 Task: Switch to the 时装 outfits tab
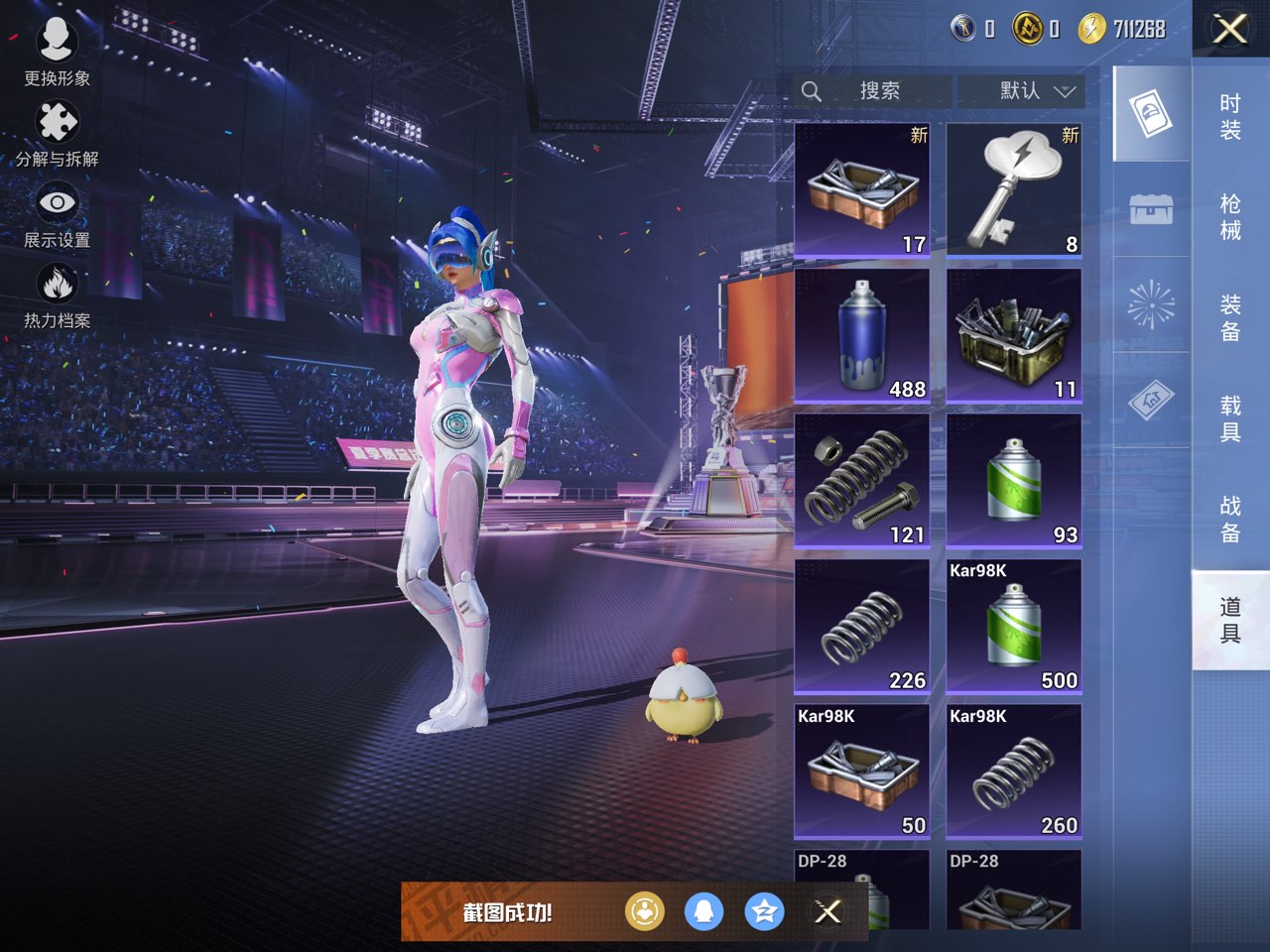1230,117
